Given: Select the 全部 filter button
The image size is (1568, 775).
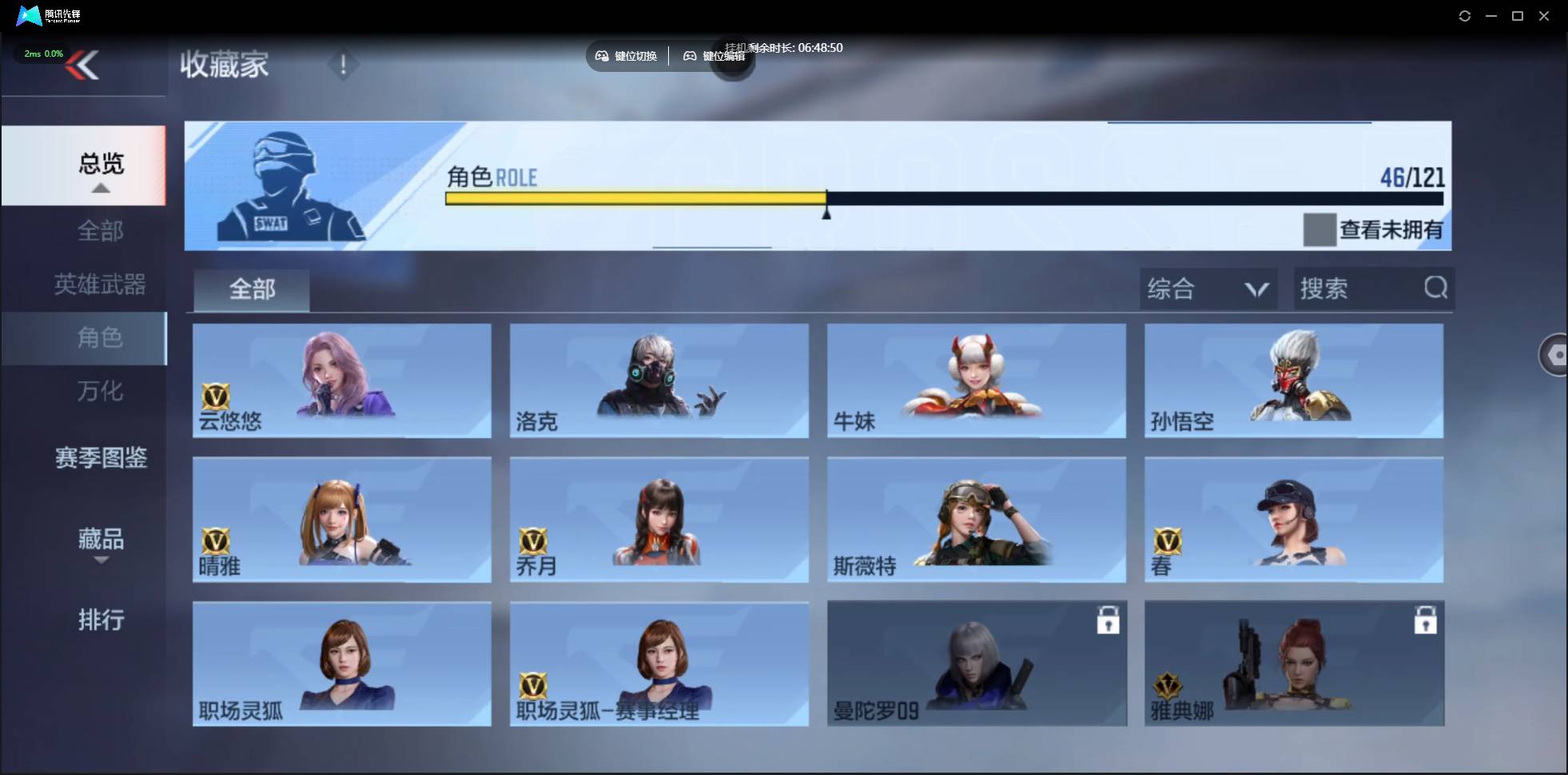Looking at the screenshot, I should (x=251, y=289).
